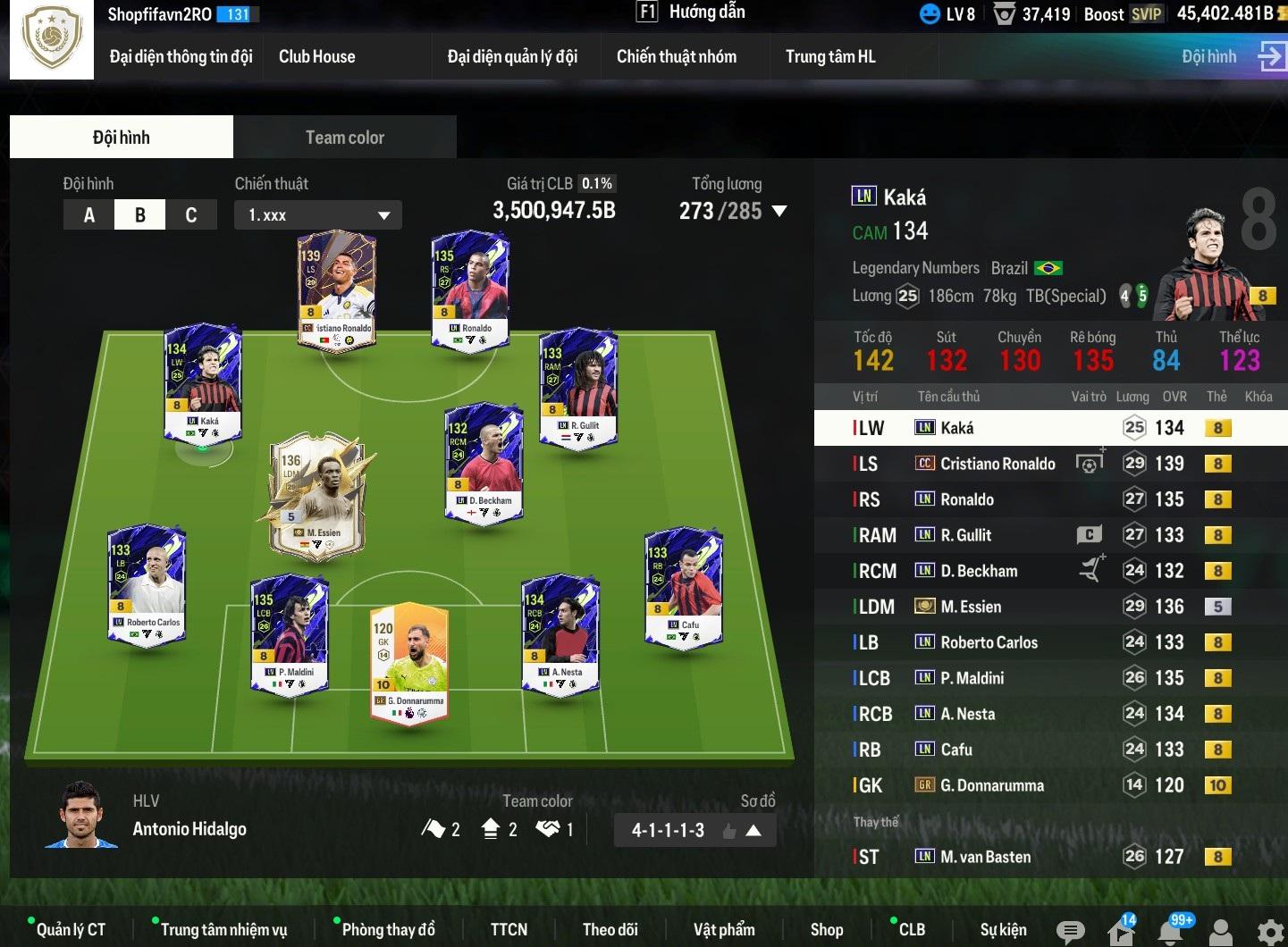Open the 4-1-1-1-3 formation selector
1288x947 pixels.
(x=694, y=831)
